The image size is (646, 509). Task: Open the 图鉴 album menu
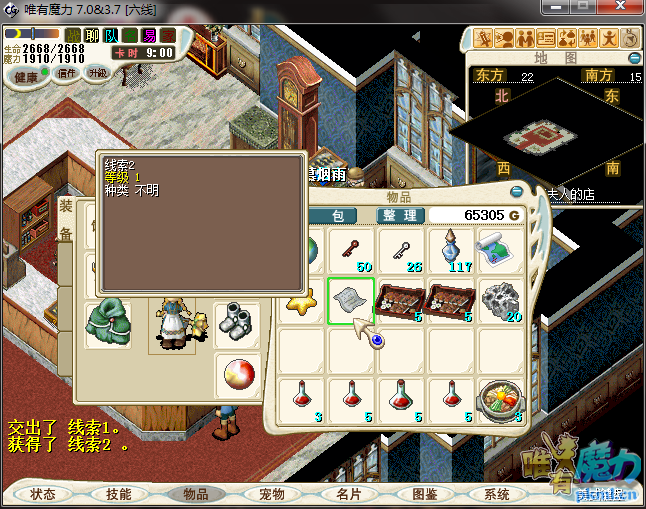pos(424,494)
